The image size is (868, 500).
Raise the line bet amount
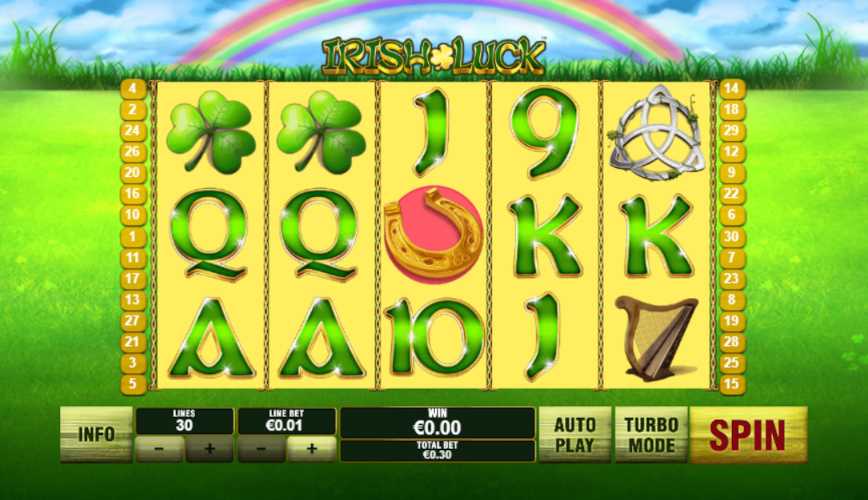[x=311, y=449]
